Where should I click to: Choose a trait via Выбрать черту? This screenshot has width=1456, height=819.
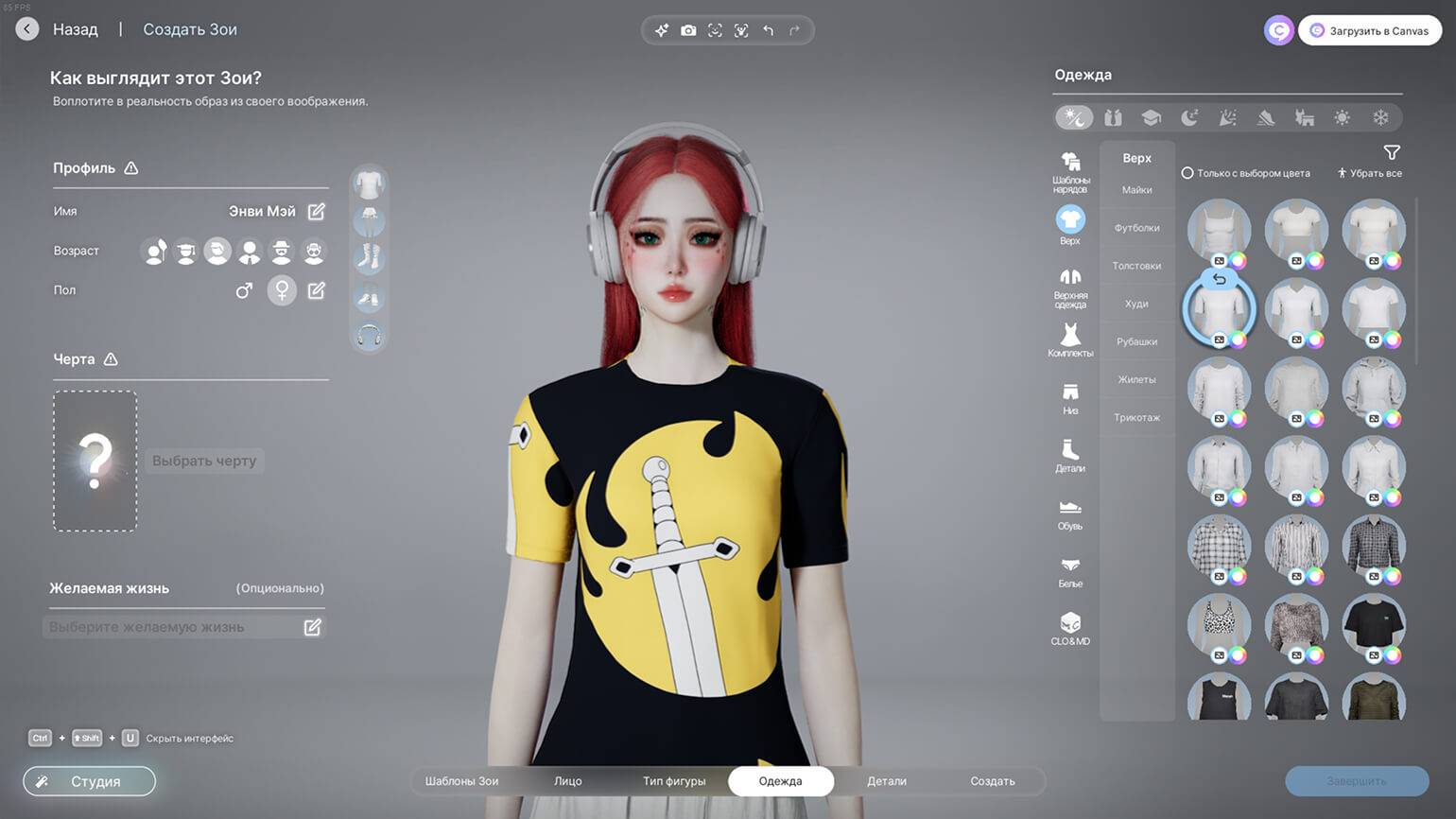click(204, 461)
